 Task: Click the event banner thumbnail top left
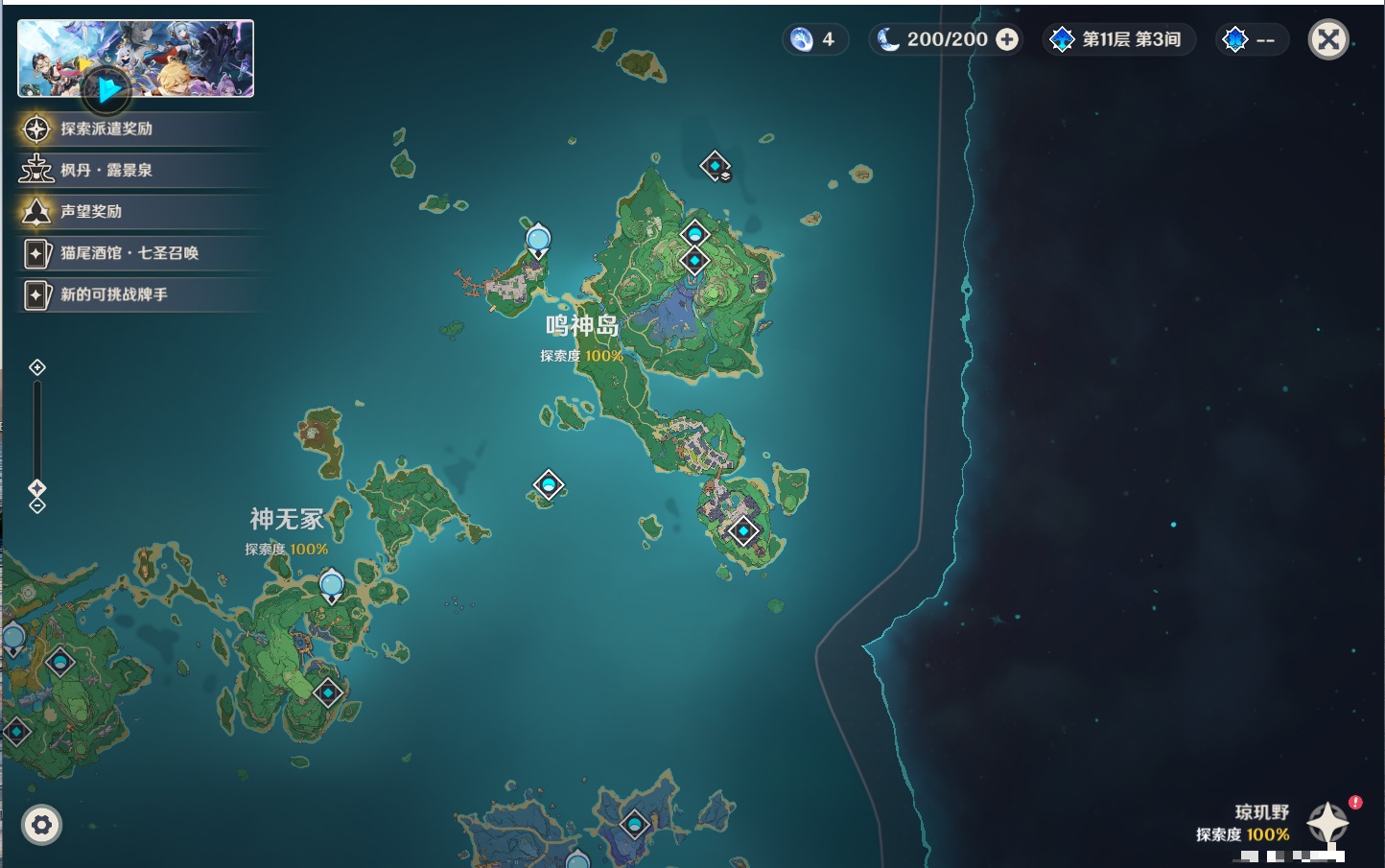point(135,58)
